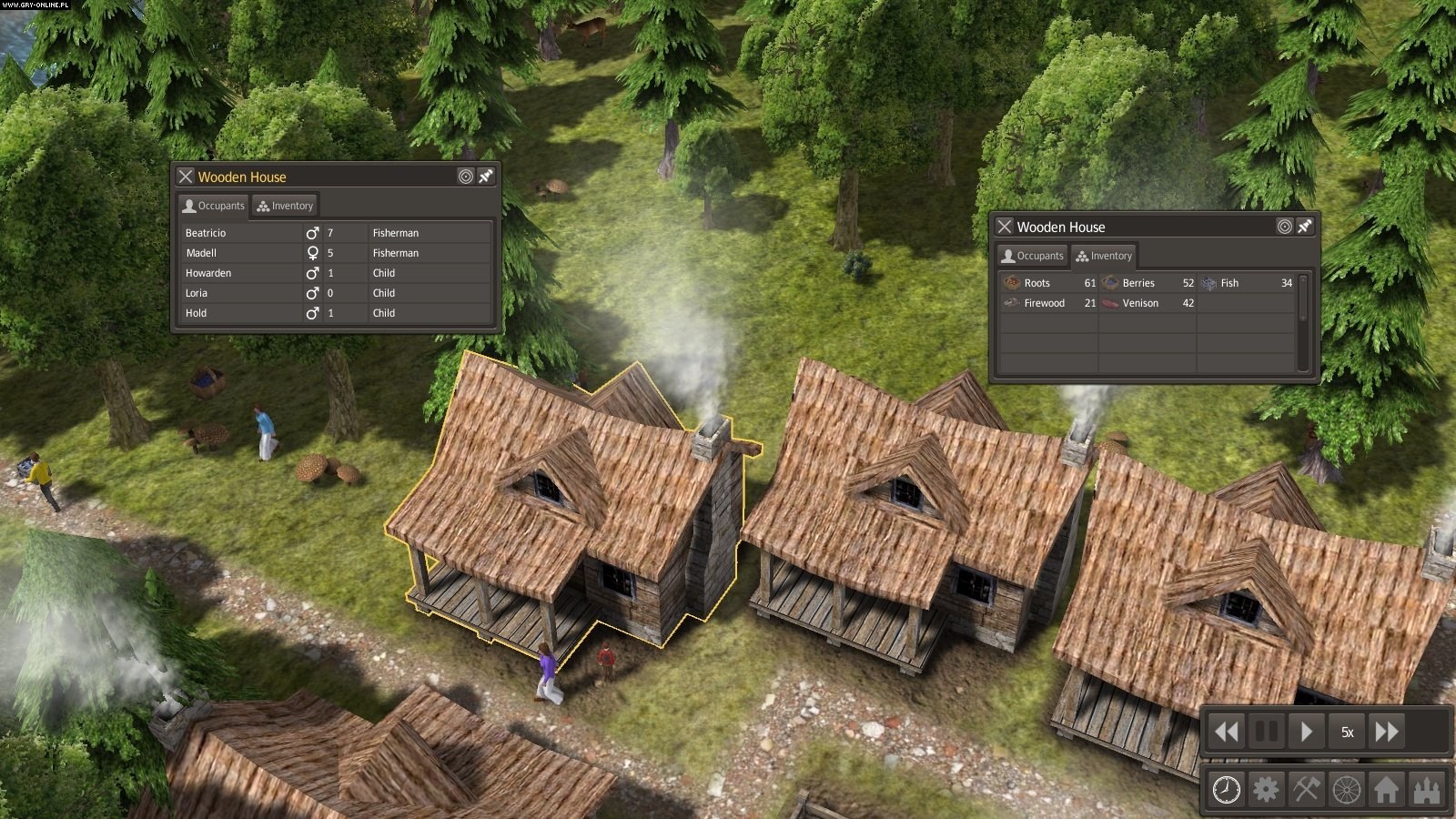Screen dimensions: 1456x819
Task: Open Inventory tab in the Beatricio house window
Action: (x=285, y=206)
